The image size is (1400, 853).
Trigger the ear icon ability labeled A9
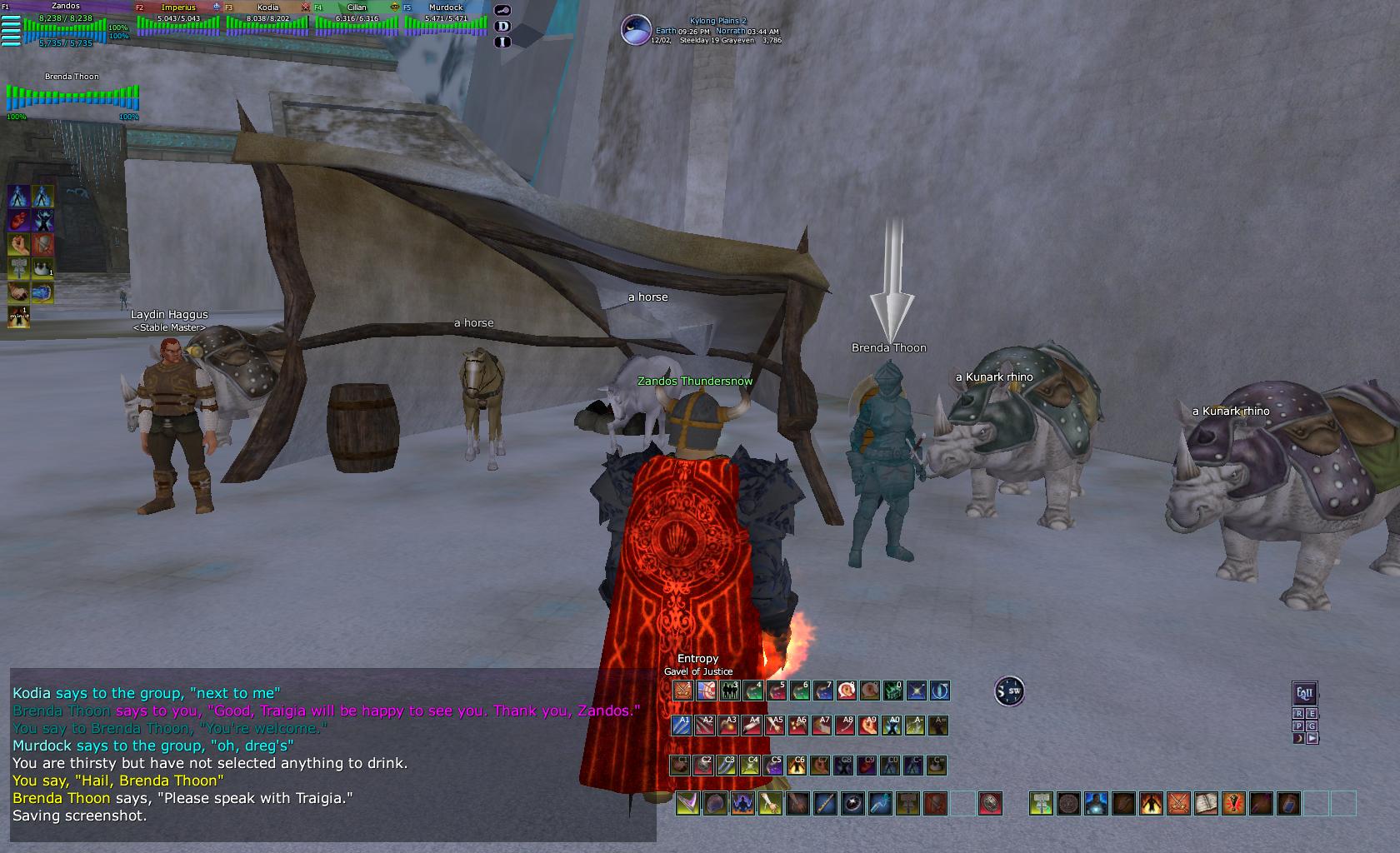point(868,726)
